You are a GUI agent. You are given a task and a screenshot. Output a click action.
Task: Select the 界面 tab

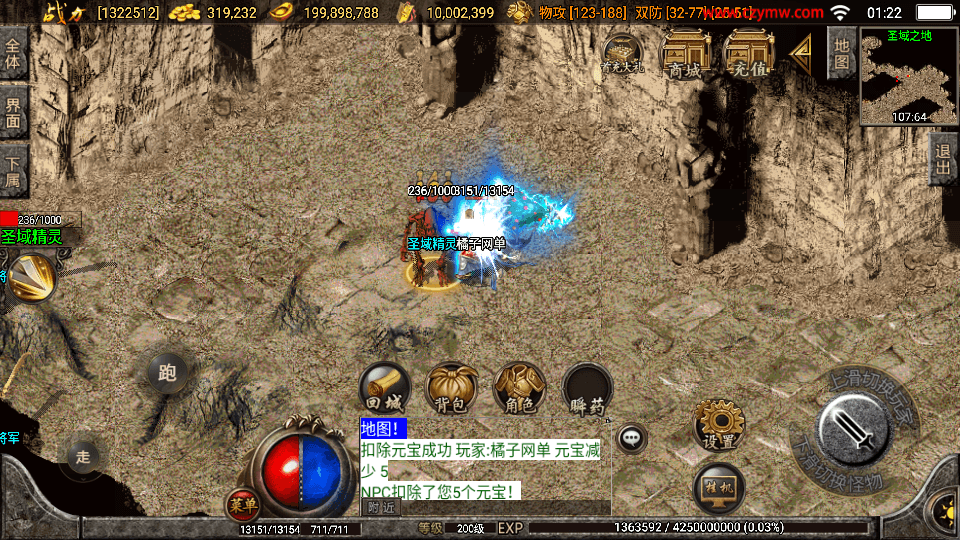tap(13, 112)
